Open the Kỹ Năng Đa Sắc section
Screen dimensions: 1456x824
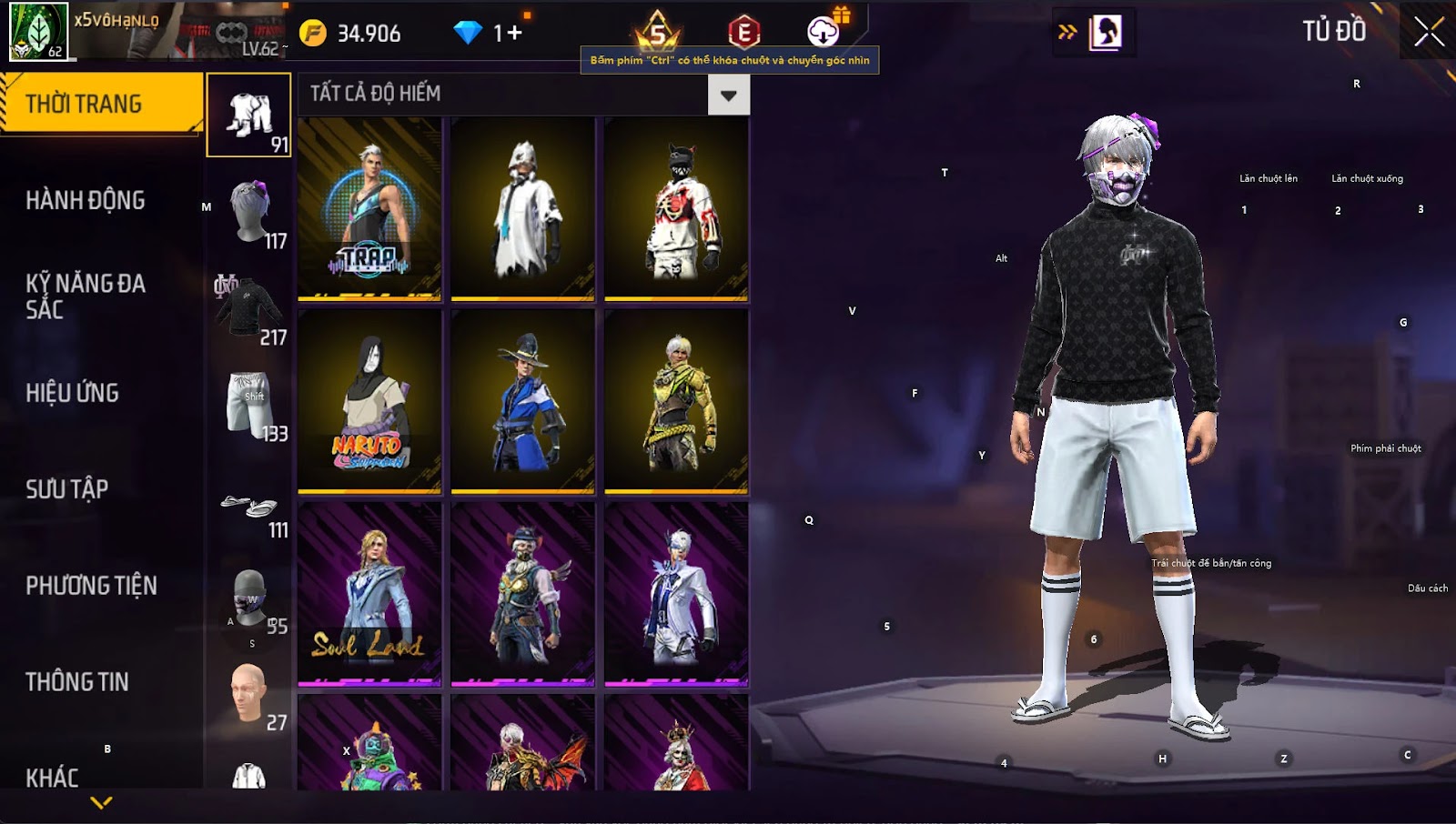point(86,296)
